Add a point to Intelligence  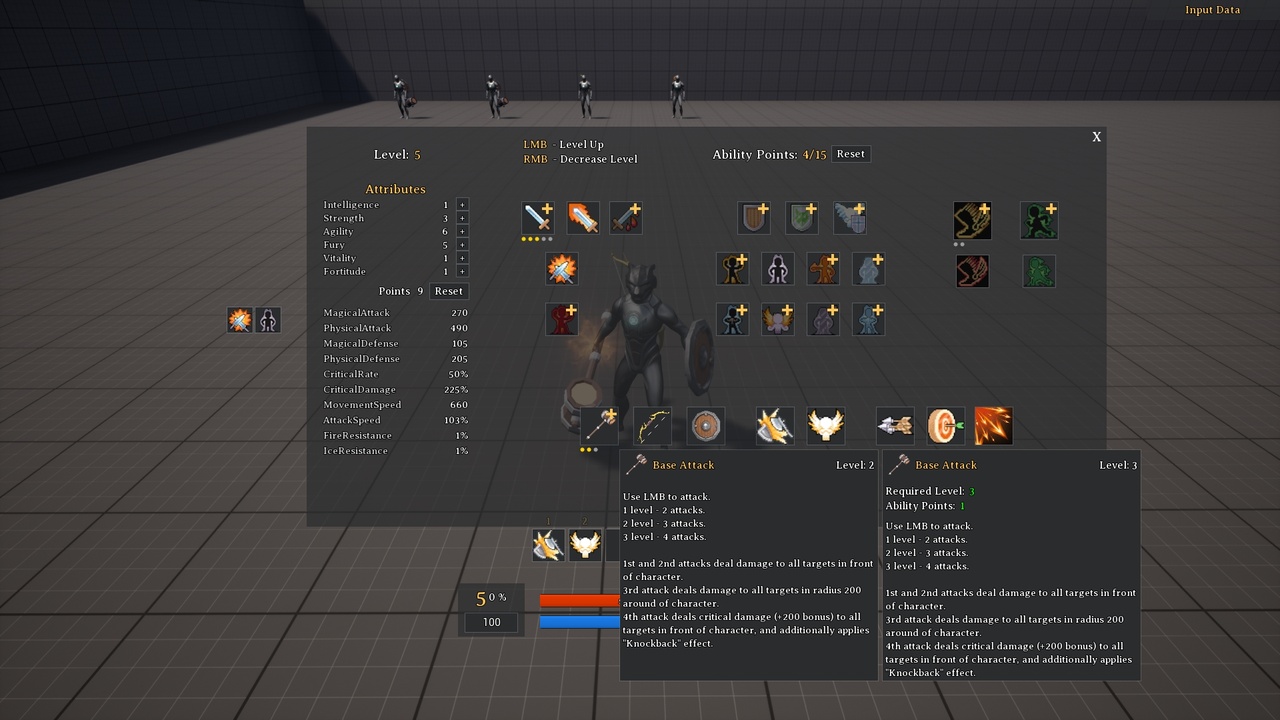(462, 205)
